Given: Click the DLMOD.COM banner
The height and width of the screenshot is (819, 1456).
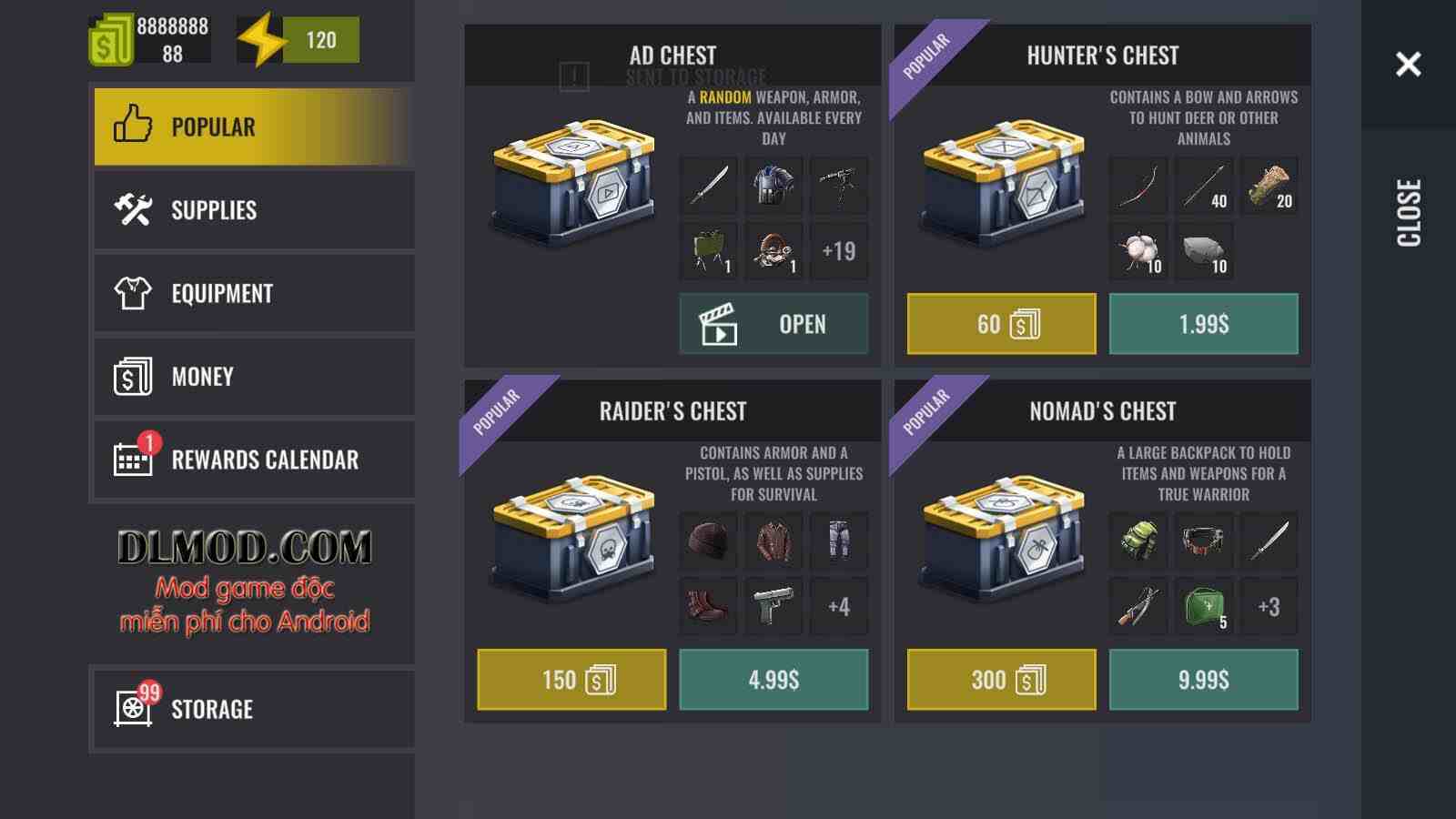Looking at the screenshot, I should (x=245, y=581).
